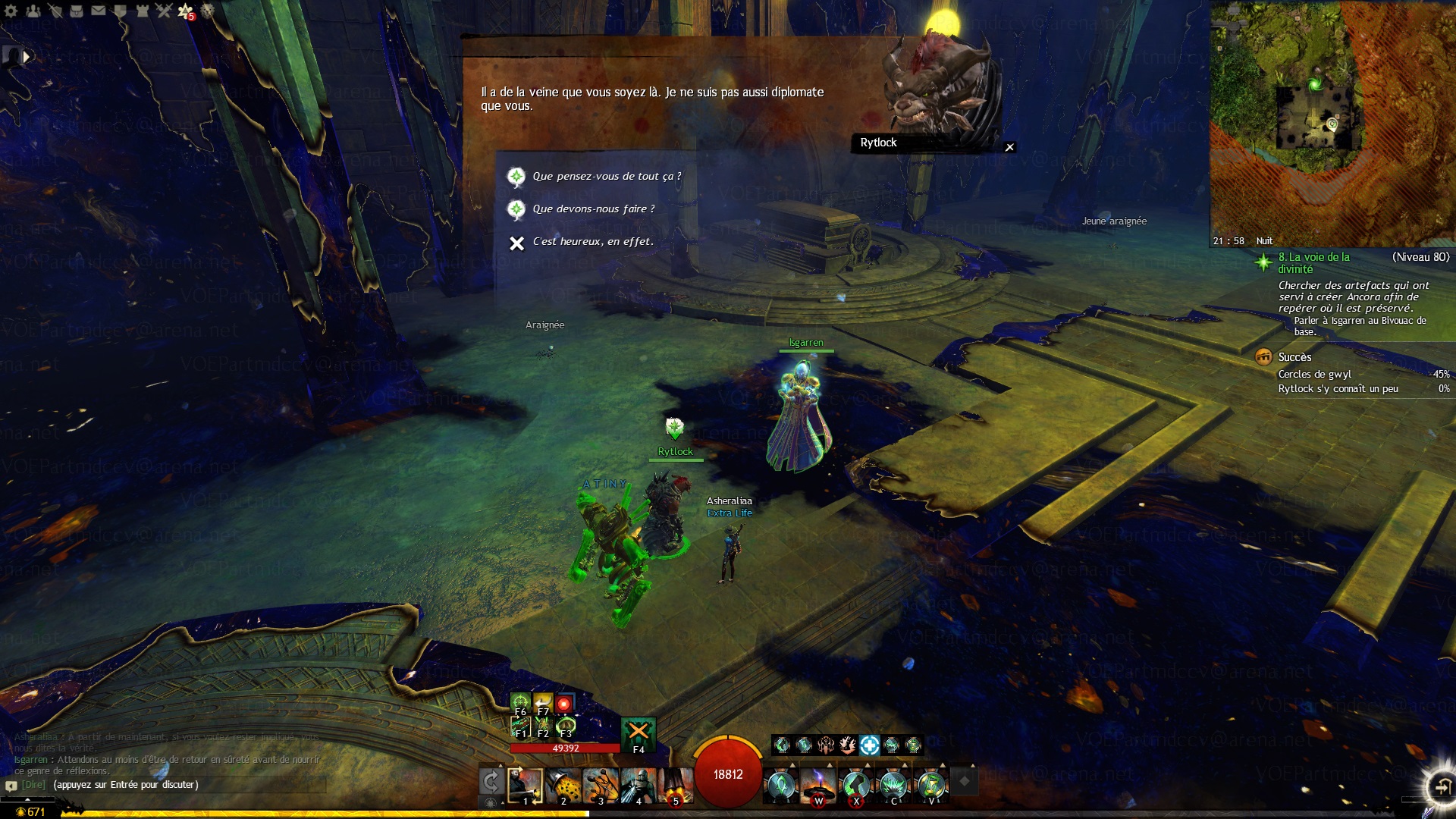The width and height of the screenshot is (1456, 819).
Task: Use weapon skill 1 rifle shot
Action: point(525,785)
